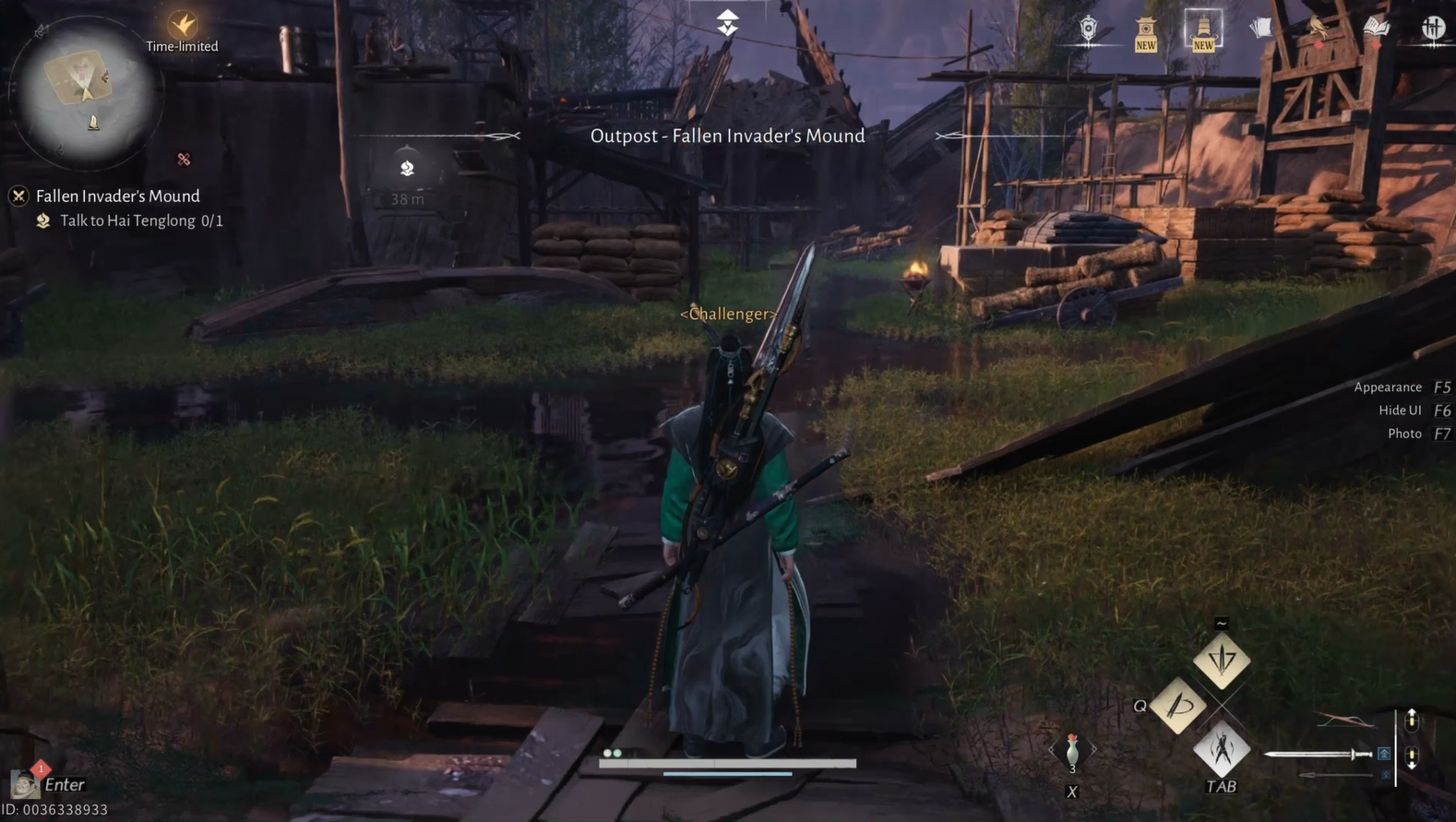Open the Time-limited event icon

[182, 25]
